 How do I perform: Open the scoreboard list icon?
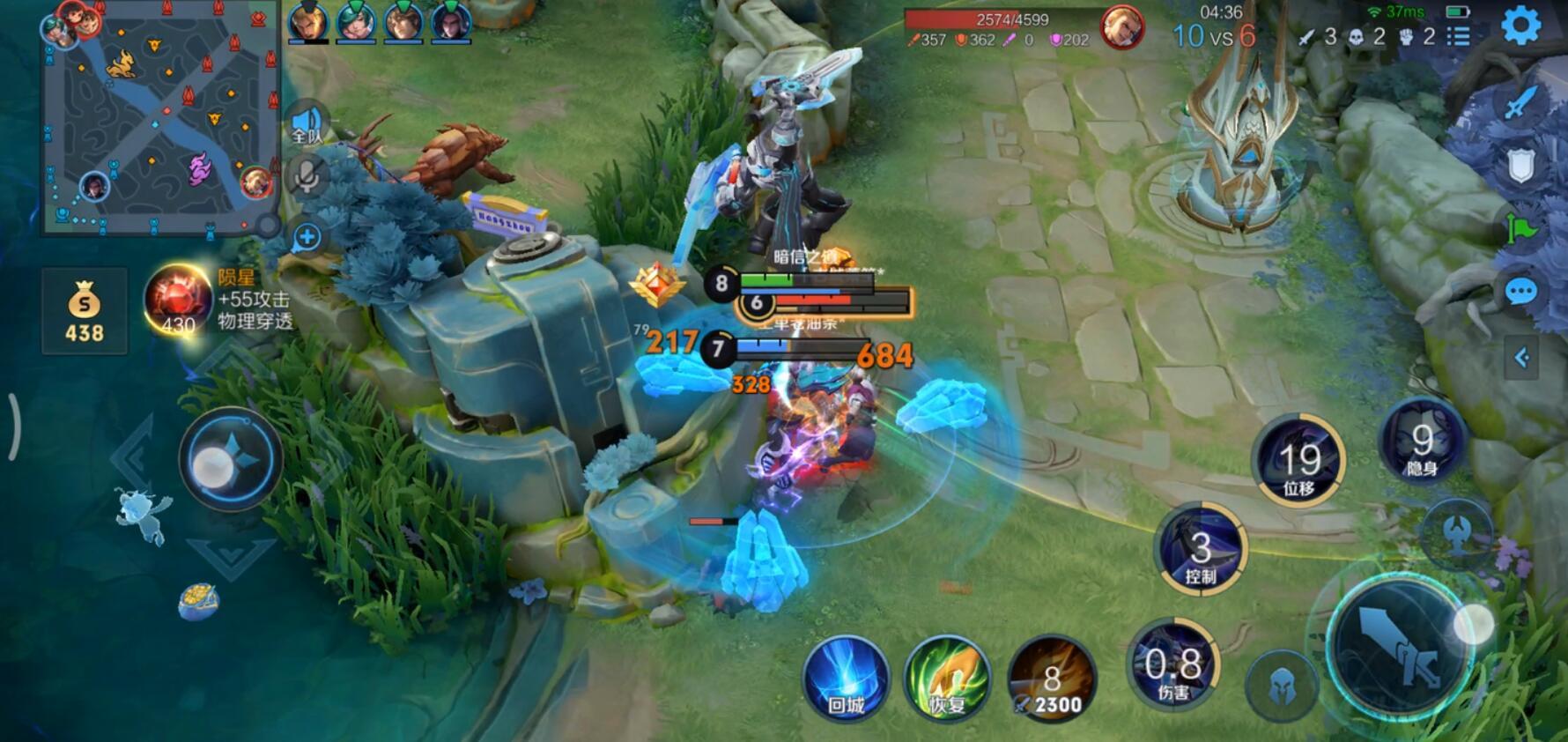(x=1459, y=36)
